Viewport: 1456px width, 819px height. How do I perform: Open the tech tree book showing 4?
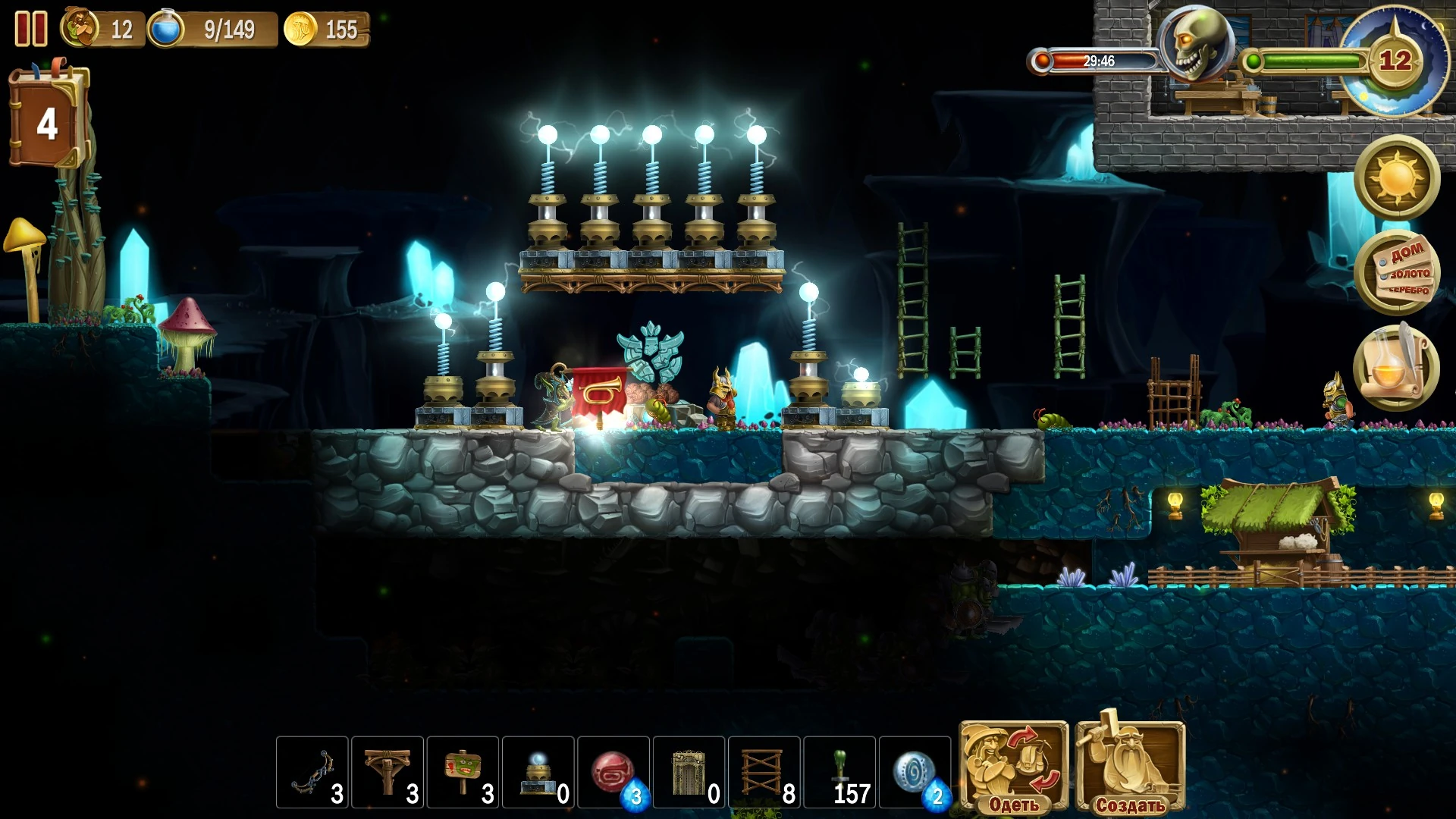(48, 120)
